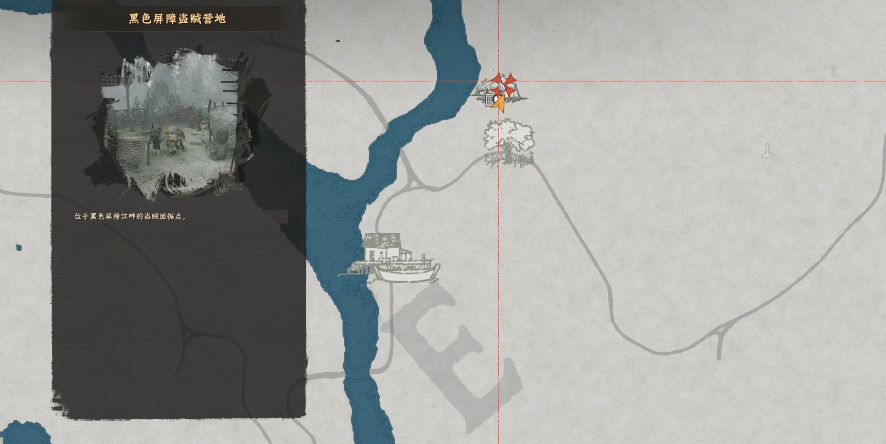Select the boat dock location marker
Image resolution: width=886 pixels, height=444 pixels.
tap(396, 258)
